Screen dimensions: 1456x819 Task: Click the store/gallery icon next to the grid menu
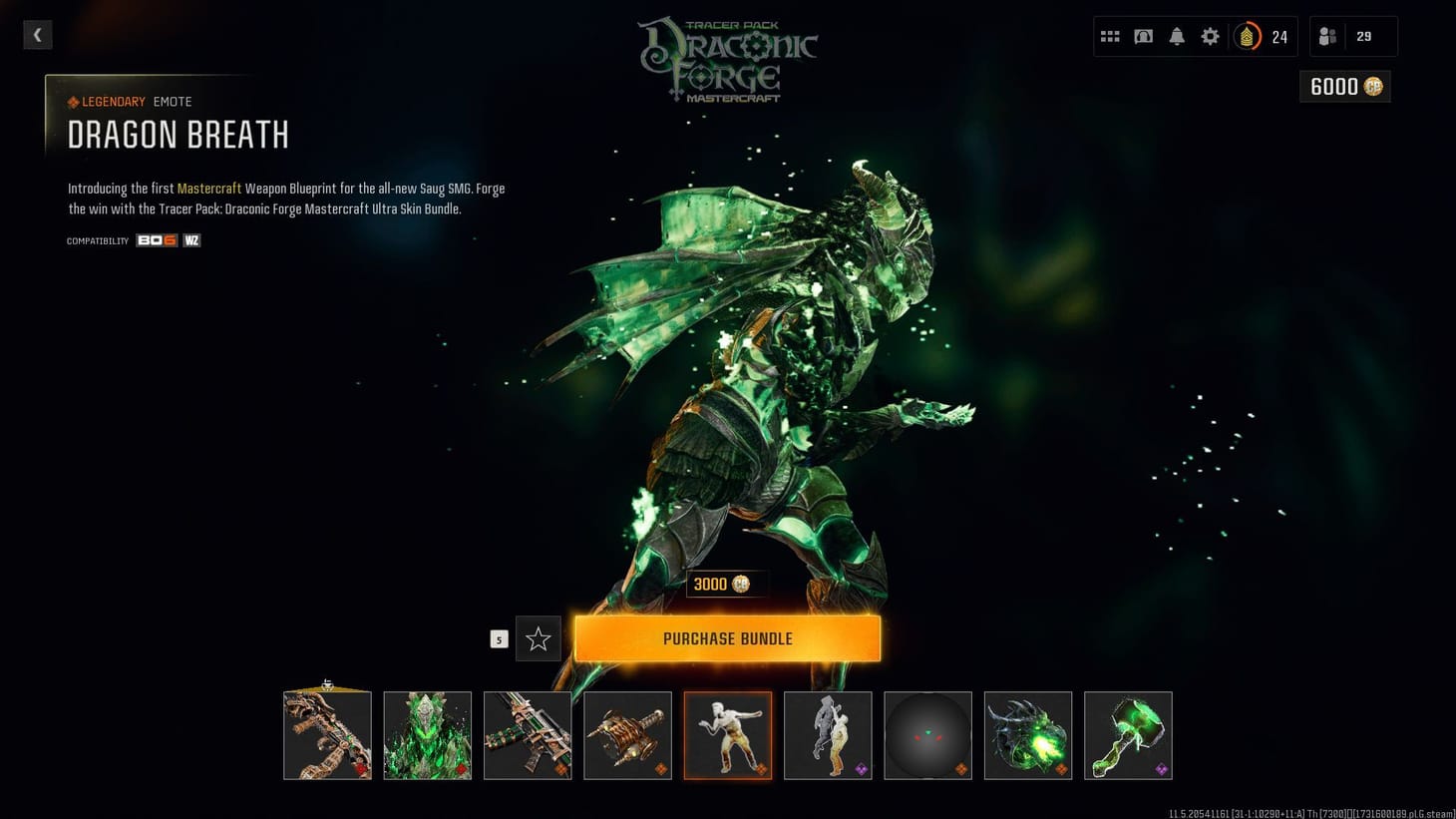(x=1143, y=36)
